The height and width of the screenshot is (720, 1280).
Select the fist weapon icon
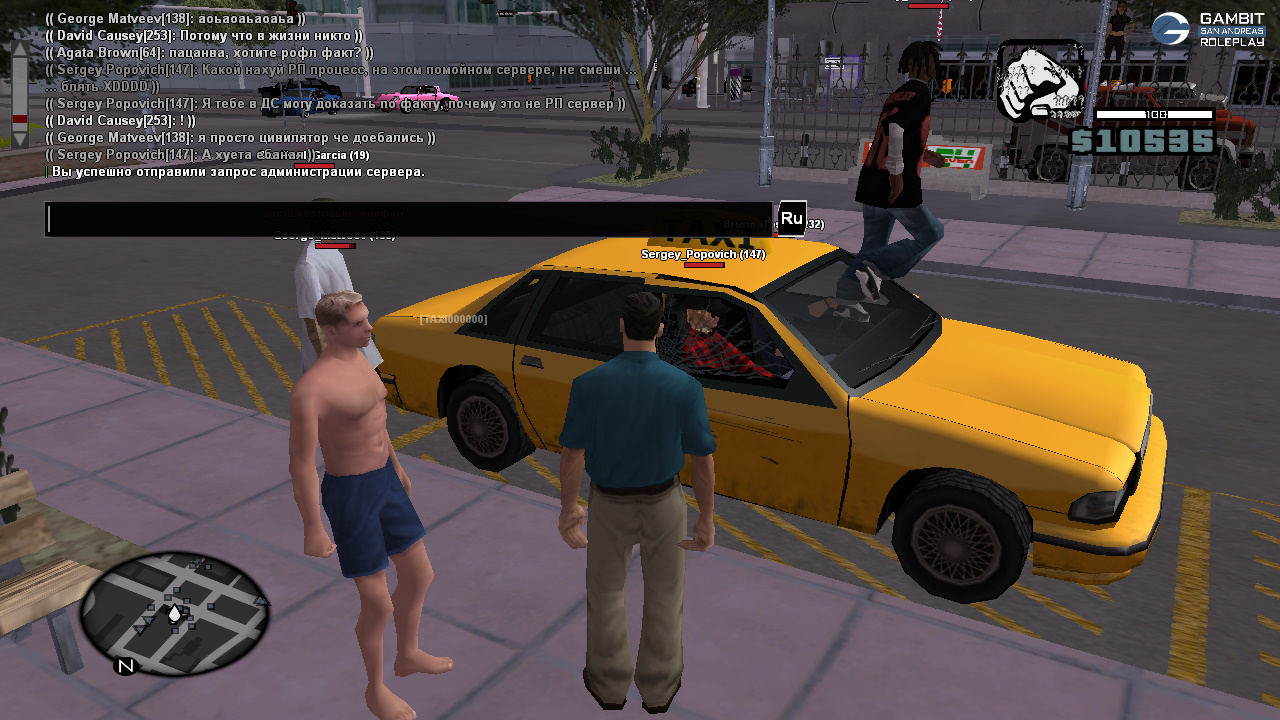pos(1039,82)
